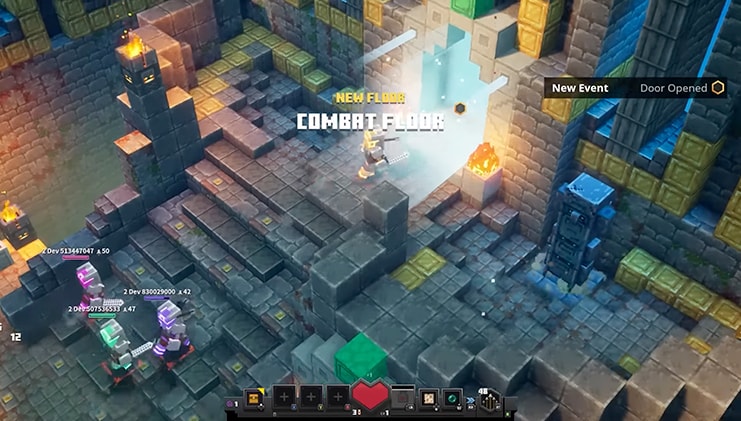741x421 pixels.
Task: Open the inventory chest slot
Action: (x=256, y=397)
